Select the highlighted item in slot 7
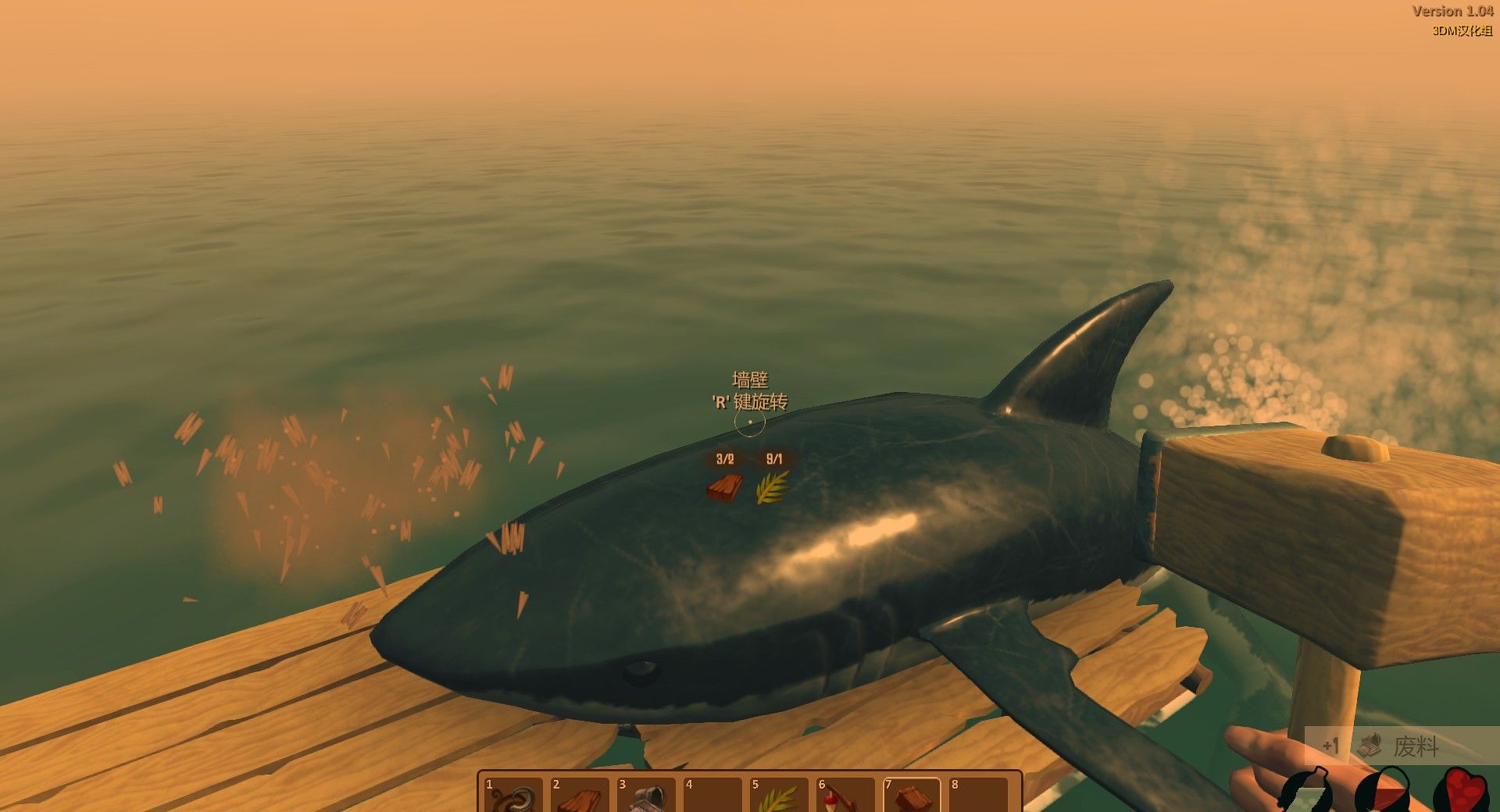This screenshot has height=812, width=1500. pyautogui.click(x=911, y=796)
